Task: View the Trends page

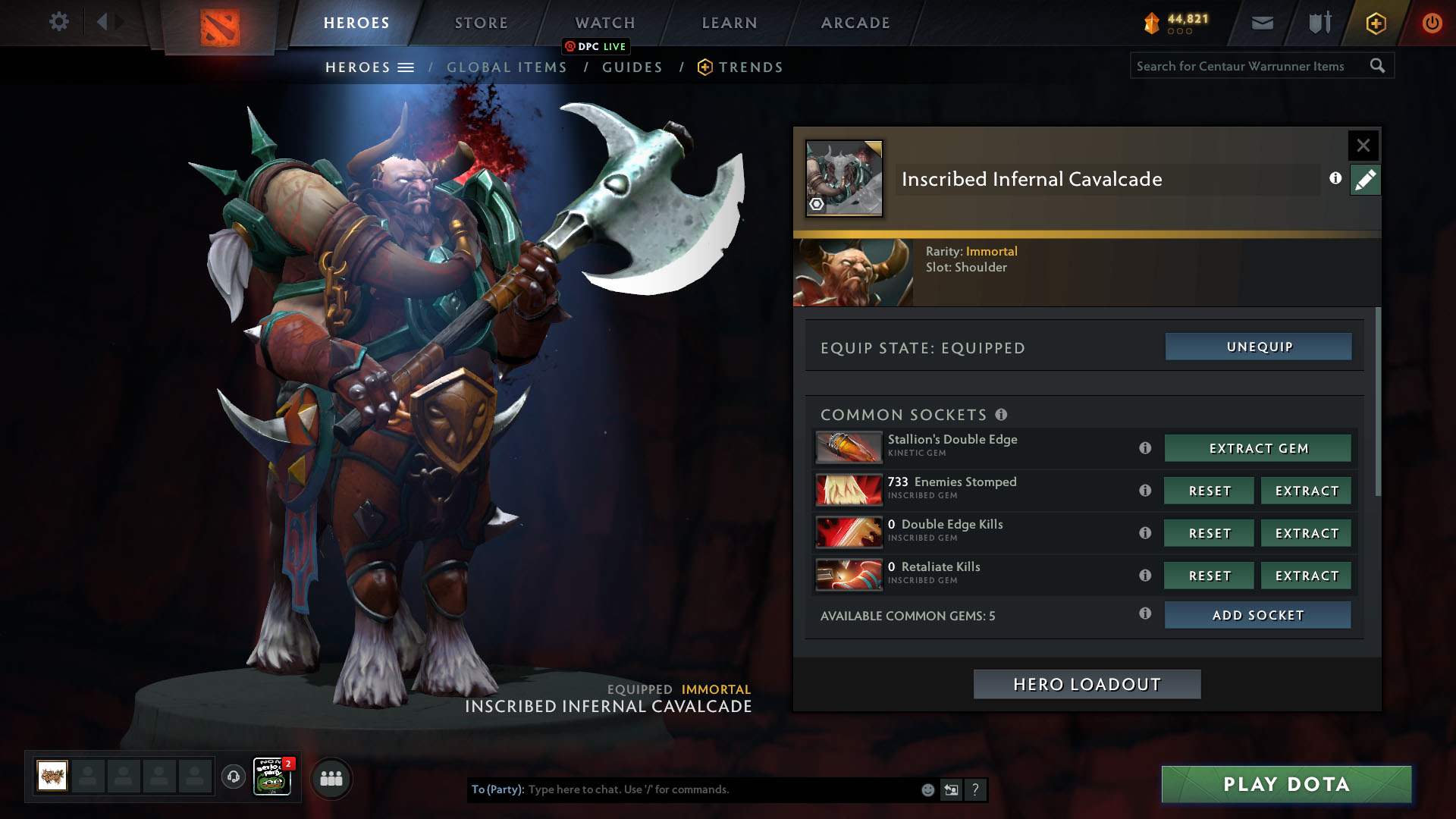Action: point(750,67)
